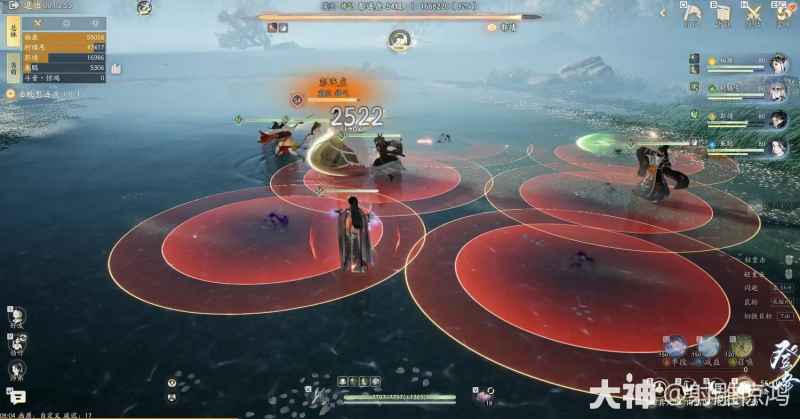Click the round compass icon at top center
Screen dimensions: 800x419
[399, 41]
